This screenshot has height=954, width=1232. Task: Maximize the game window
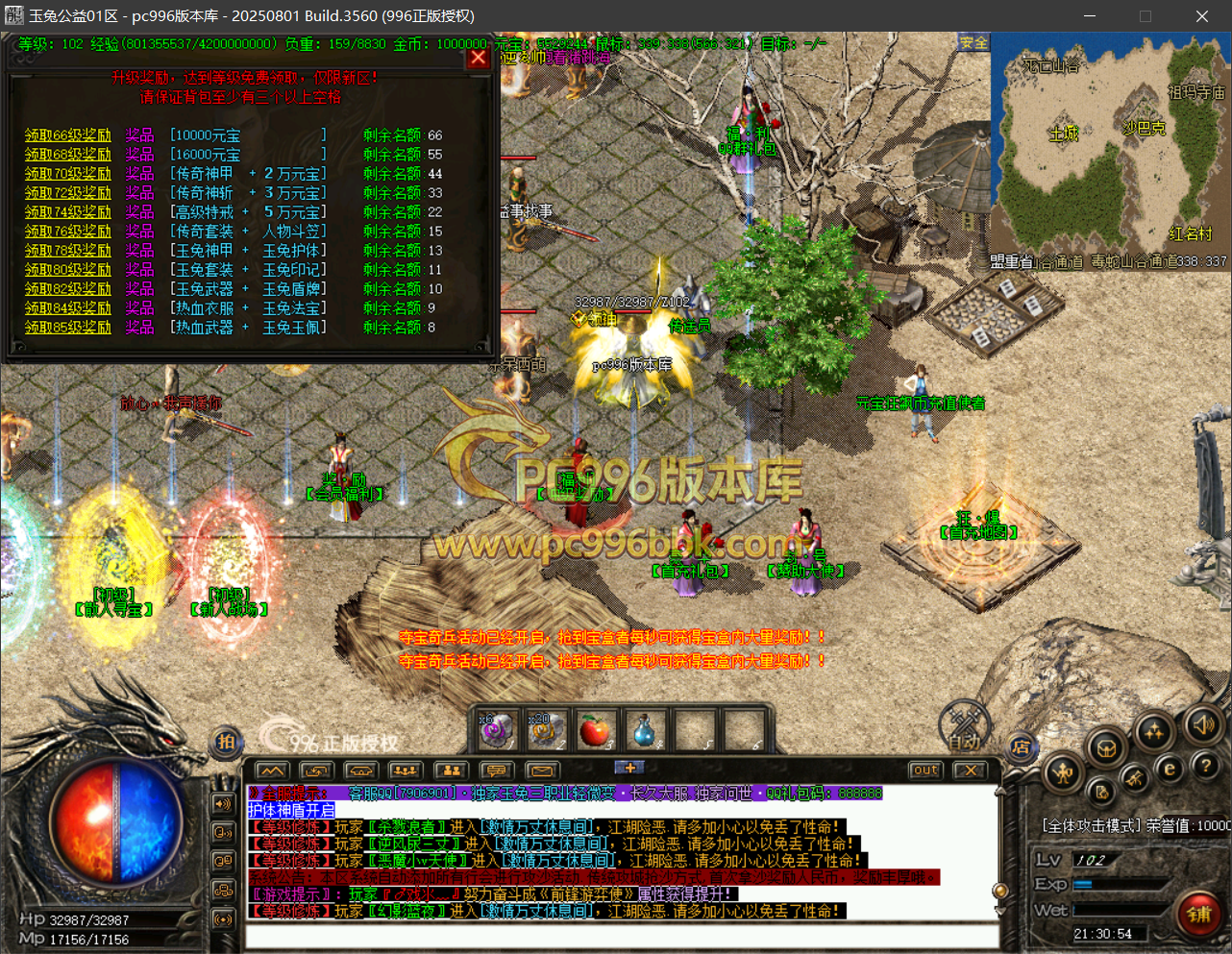pyautogui.click(x=1146, y=16)
